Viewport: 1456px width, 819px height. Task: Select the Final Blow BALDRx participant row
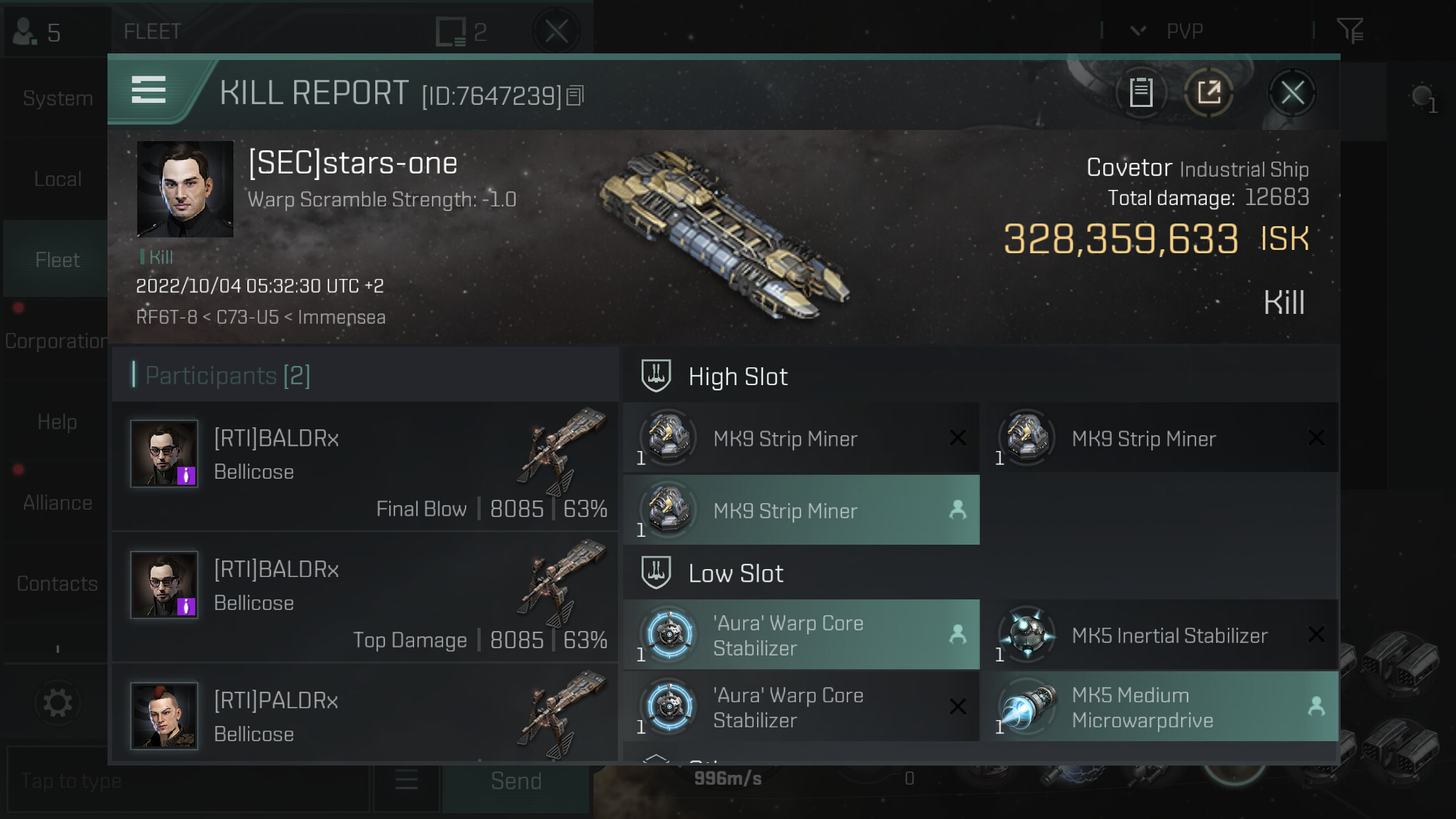[365, 466]
